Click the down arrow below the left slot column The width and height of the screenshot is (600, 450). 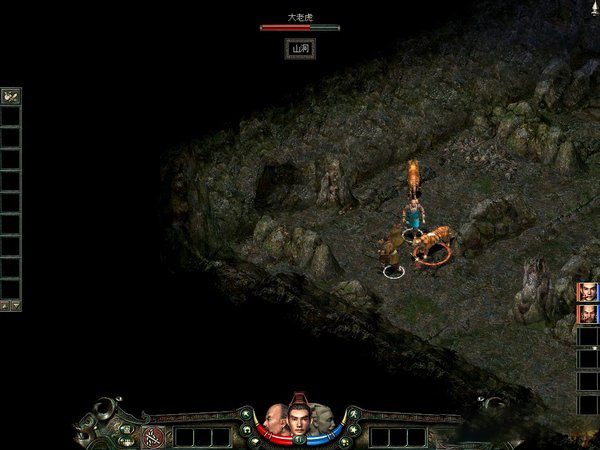coord(15,304)
